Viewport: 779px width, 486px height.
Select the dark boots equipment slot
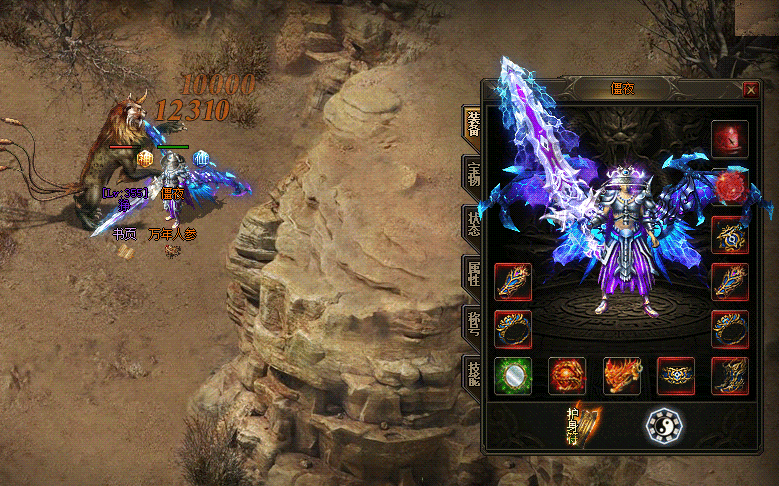click(729, 376)
